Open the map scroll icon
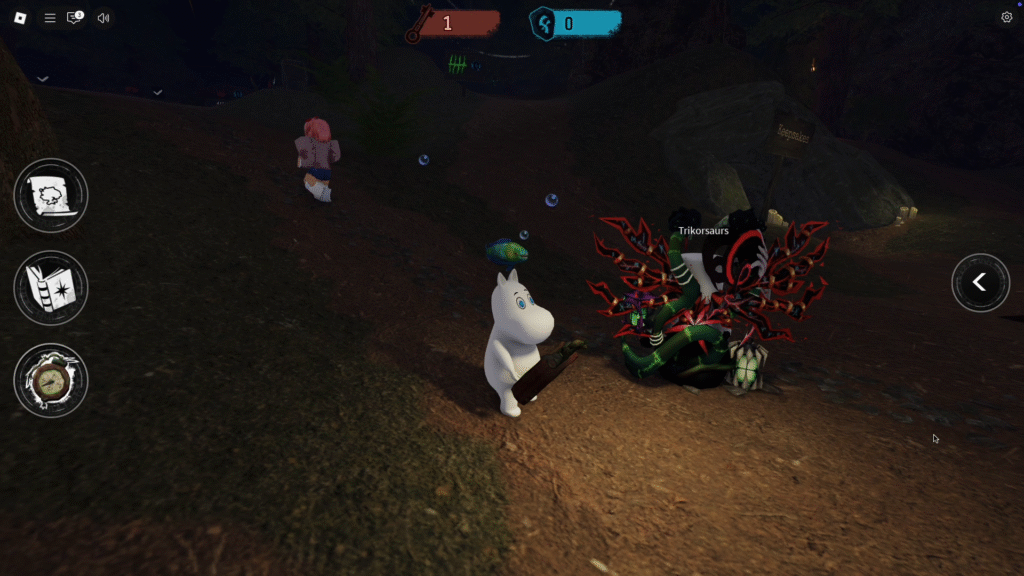Screen dimensions: 1024x576 tap(51, 196)
